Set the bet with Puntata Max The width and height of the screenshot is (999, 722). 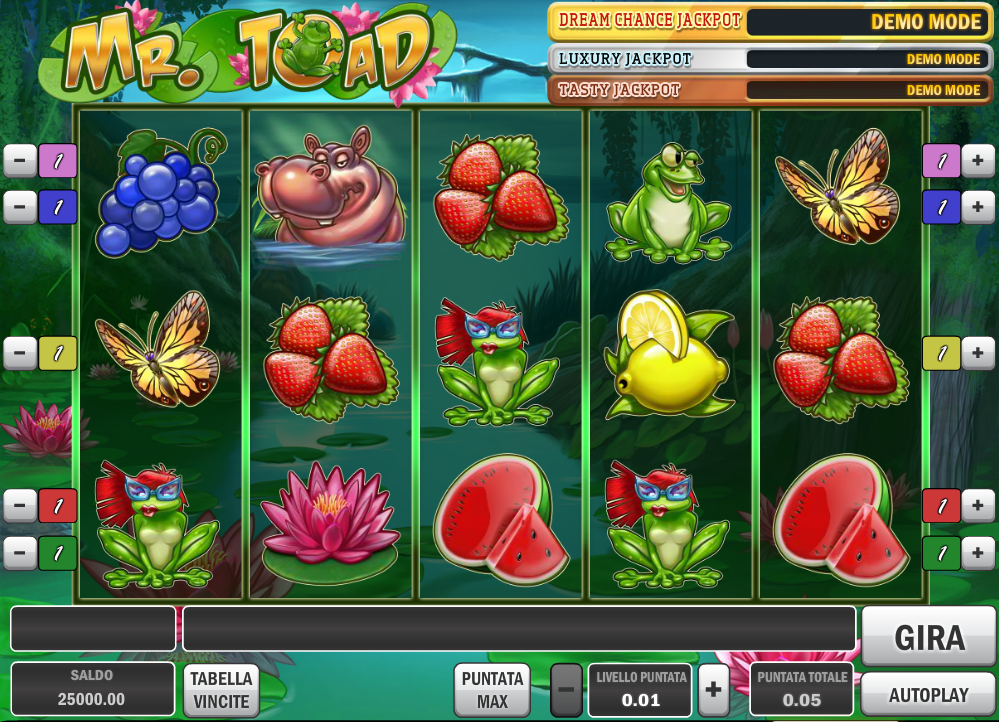click(x=492, y=690)
